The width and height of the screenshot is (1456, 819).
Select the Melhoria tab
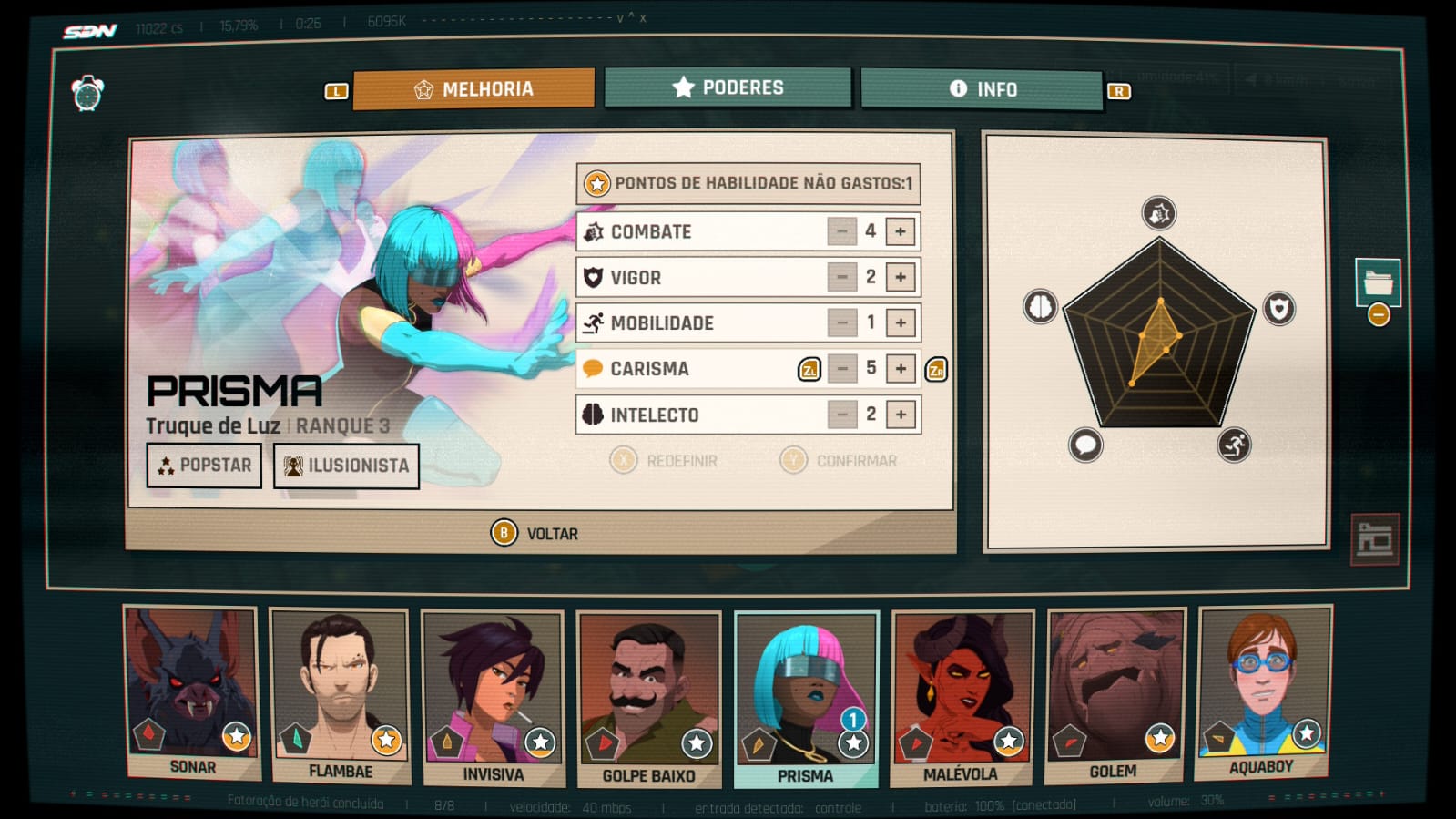[x=473, y=89]
